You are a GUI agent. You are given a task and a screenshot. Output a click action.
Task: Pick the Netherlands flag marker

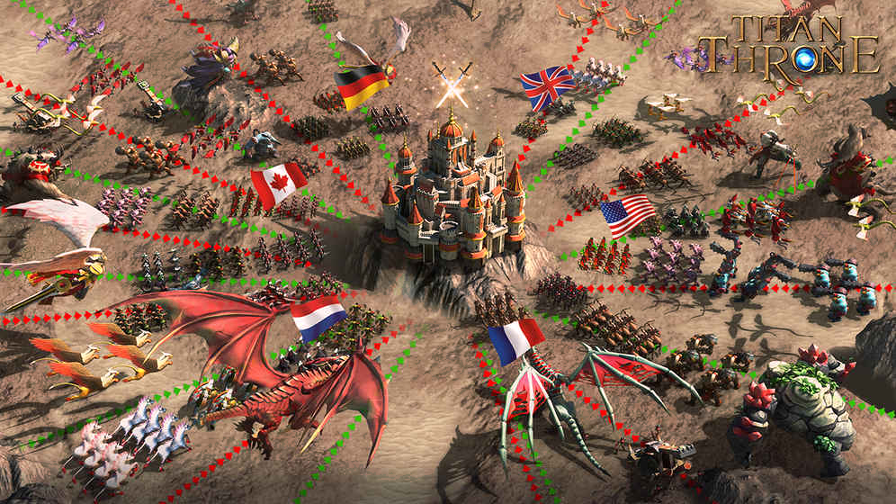(x=319, y=318)
